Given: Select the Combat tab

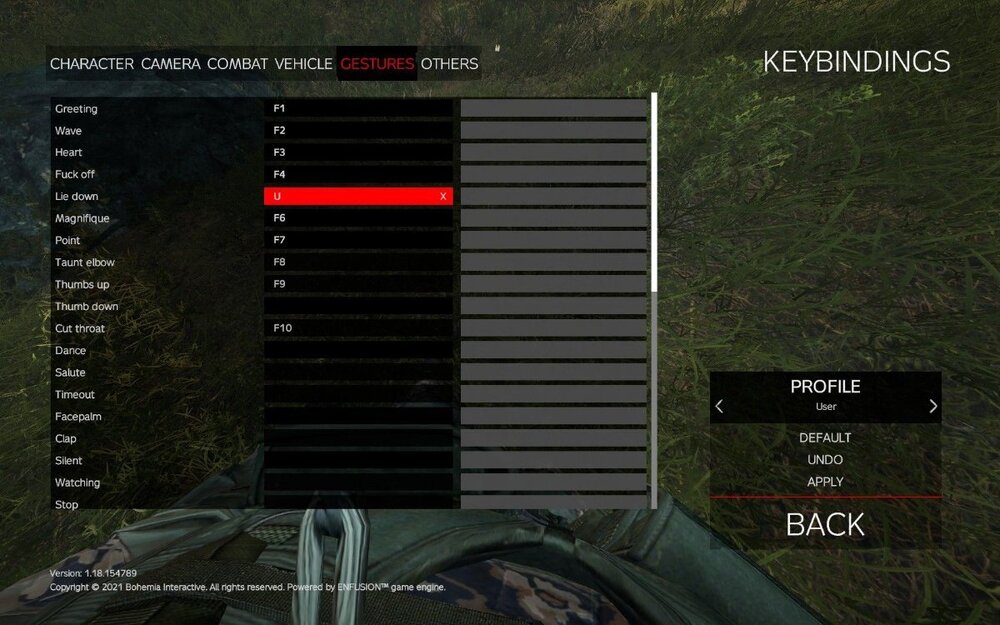Looking at the screenshot, I should [237, 64].
